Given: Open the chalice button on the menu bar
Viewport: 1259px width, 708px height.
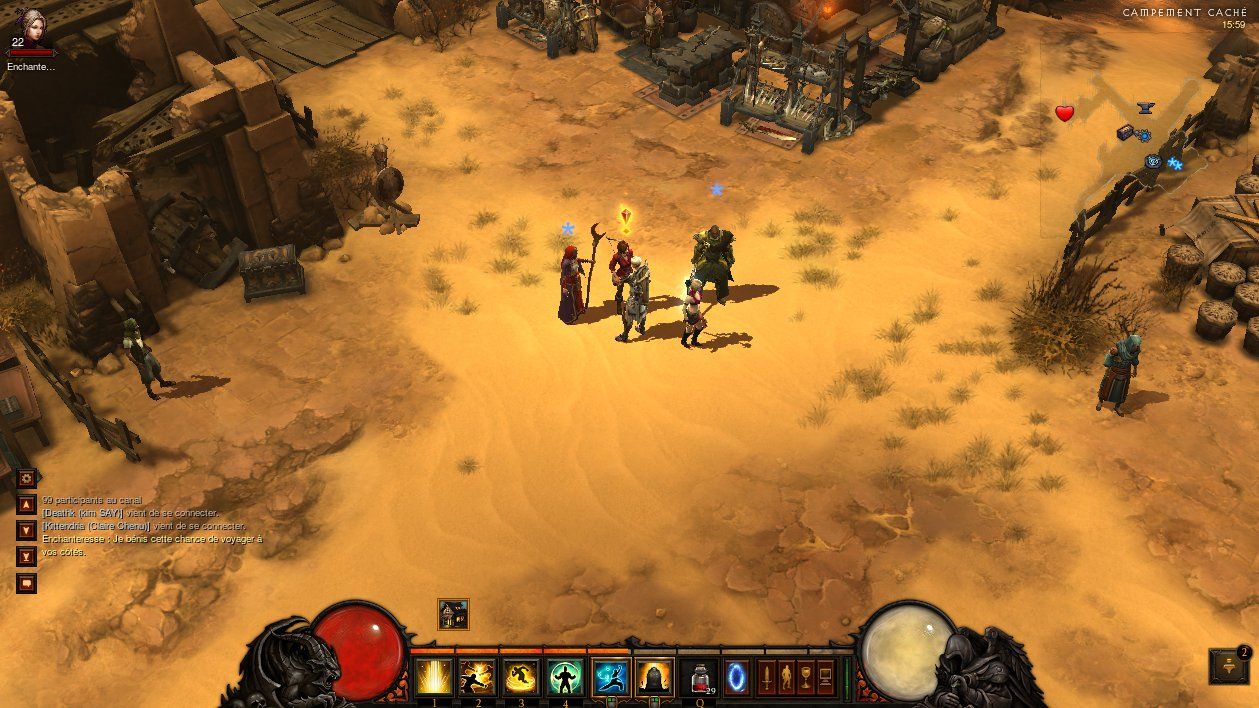Looking at the screenshot, I should pyautogui.click(x=806, y=675).
